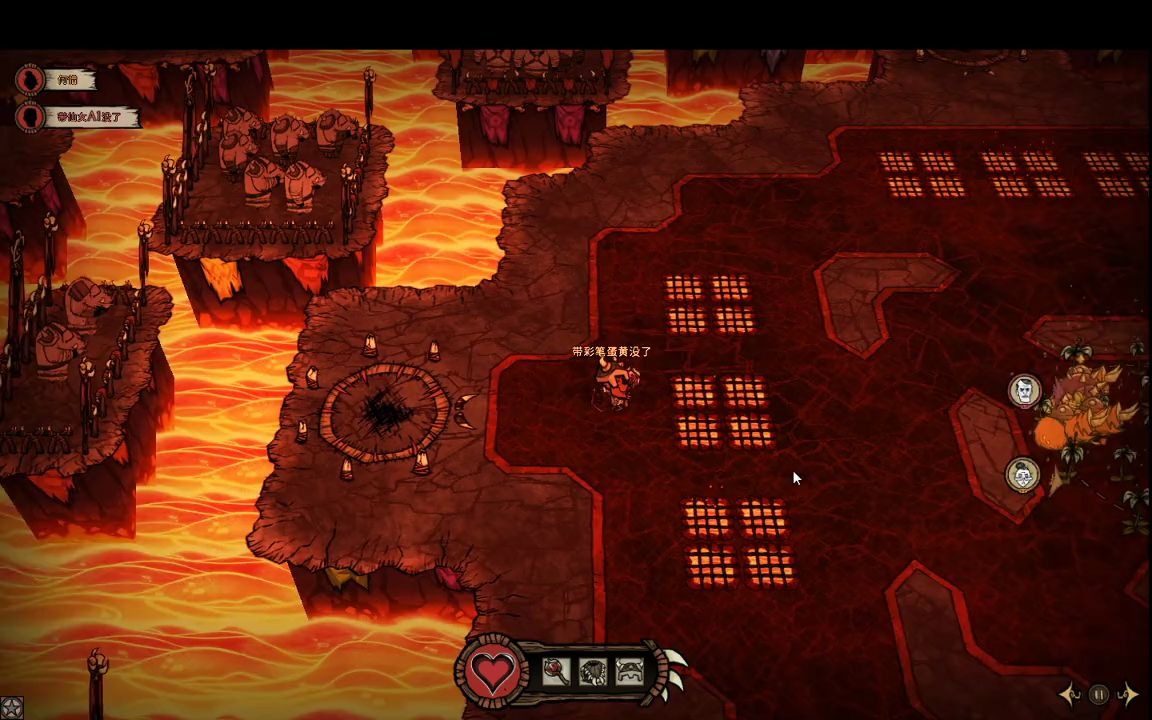Click the top teammate badge in the party list
This screenshot has width=1152, height=720.
[x=31, y=79]
